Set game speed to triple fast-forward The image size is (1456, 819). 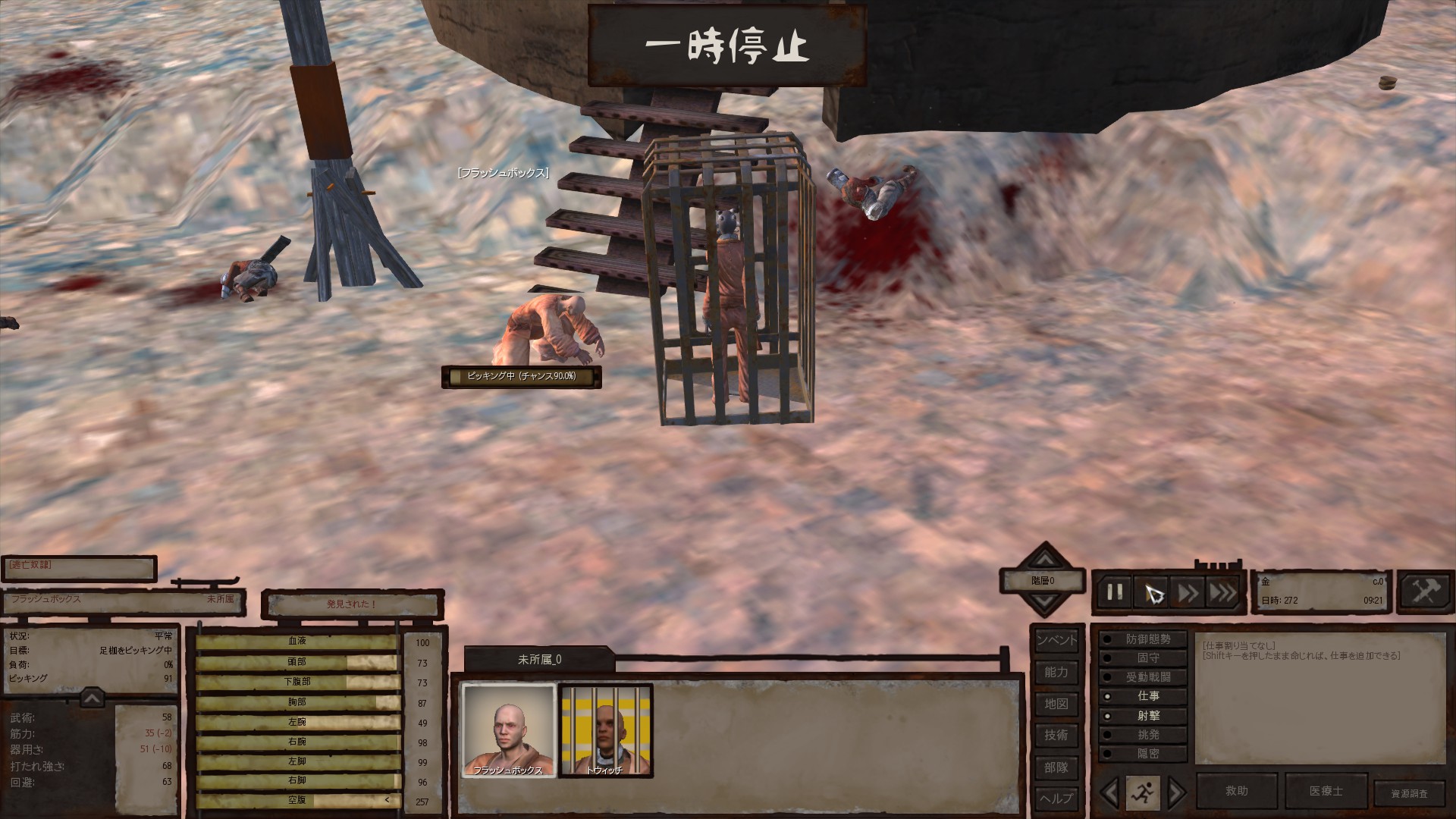coord(1222,592)
